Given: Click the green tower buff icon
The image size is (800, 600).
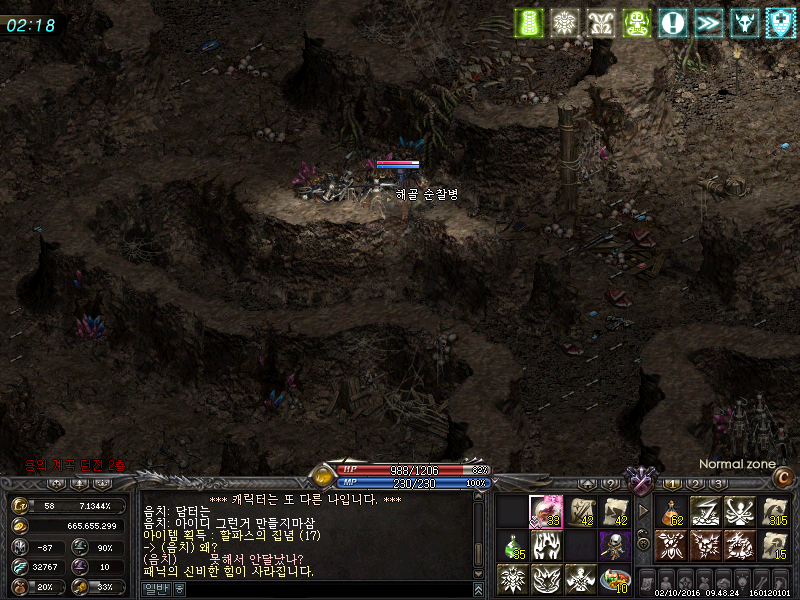Looking at the screenshot, I should [530, 22].
